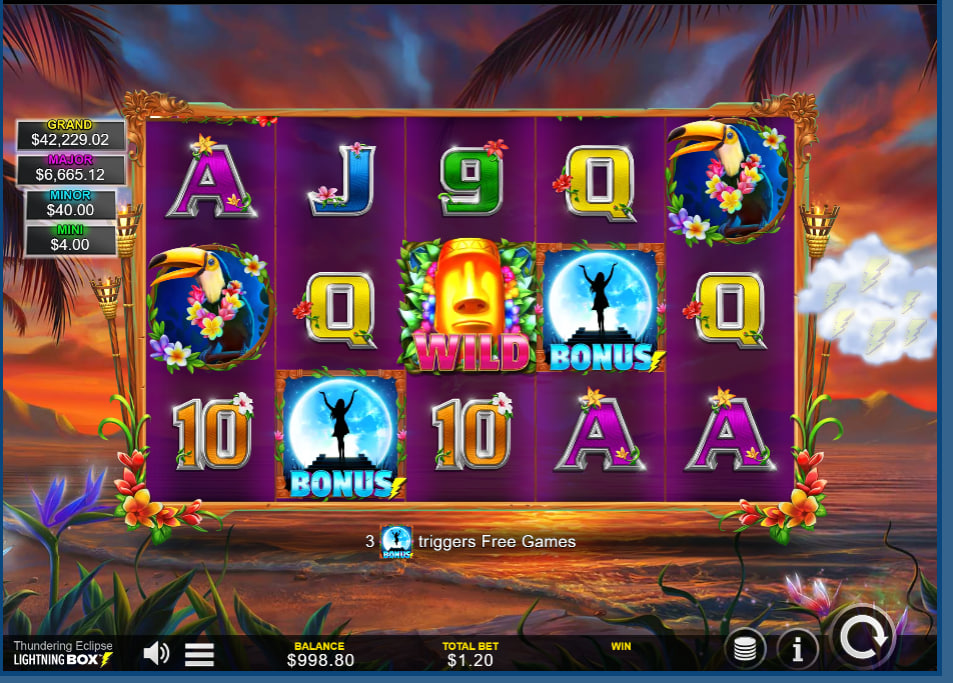Open the coin stack bet settings
Screen dimensions: 953x683
tap(745, 650)
